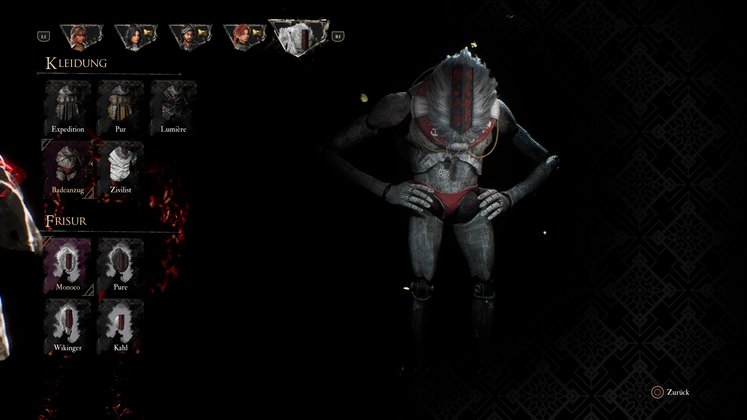Choose the Kahl hairstyle
Screen dimensions: 747x420
tap(120, 324)
